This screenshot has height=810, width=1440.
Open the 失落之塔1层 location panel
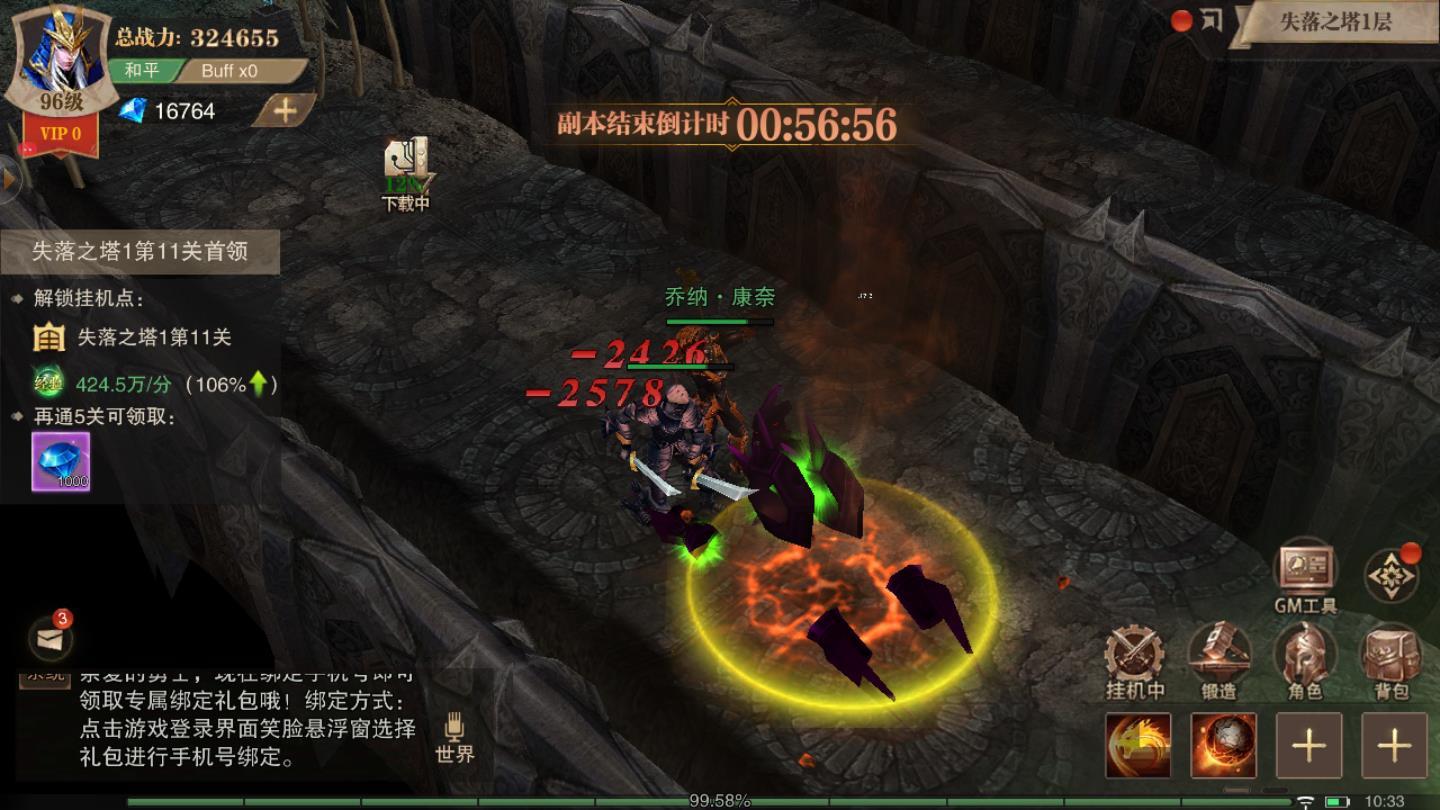tap(1334, 23)
